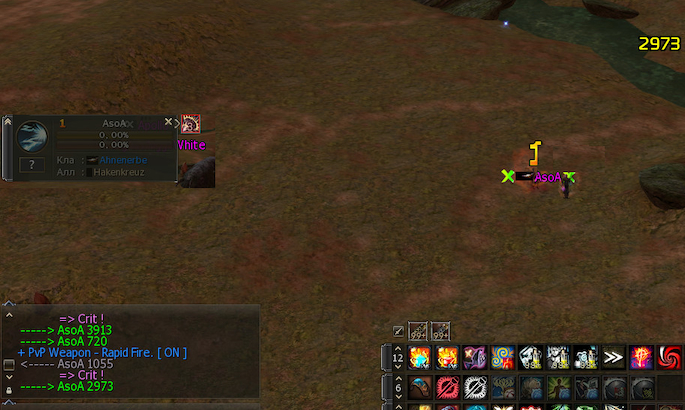Click the debuff icon beside the target panel
This screenshot has height=410, width=685.
coord(191,123)
